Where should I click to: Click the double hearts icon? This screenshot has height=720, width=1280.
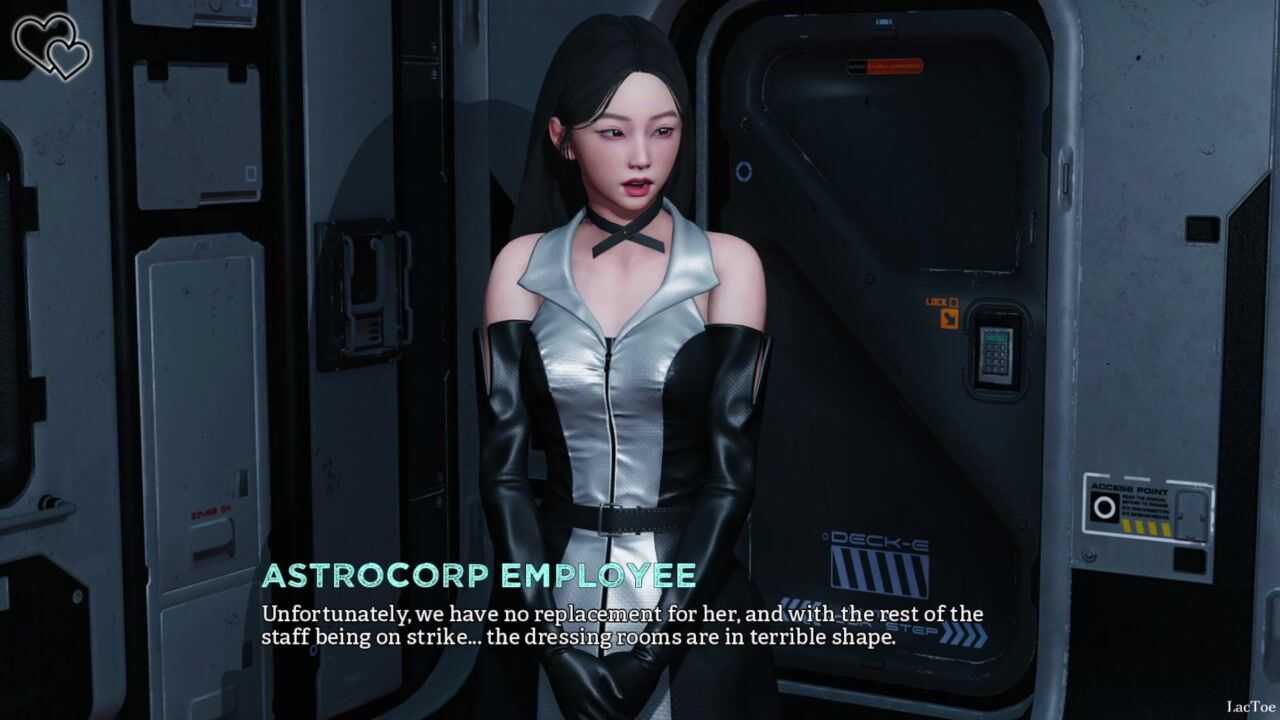coord(51,46)
